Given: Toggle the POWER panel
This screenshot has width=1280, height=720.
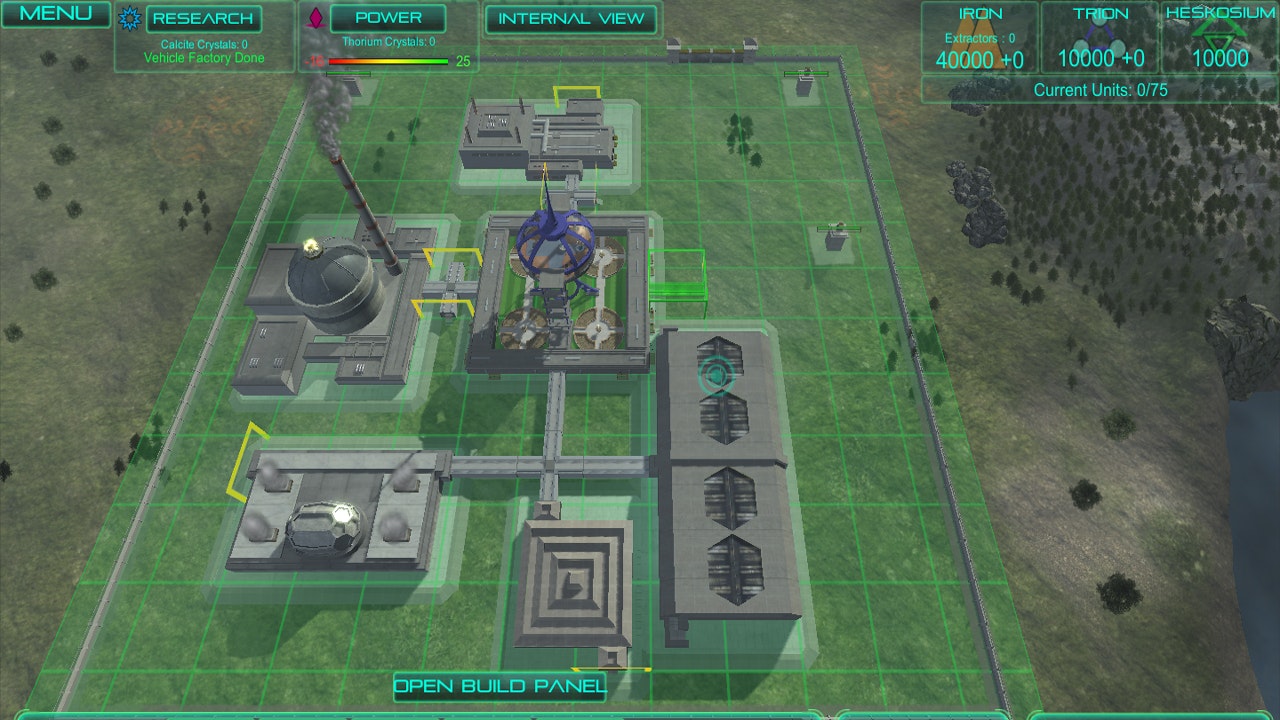Looking at the screenshot, I should (389, 17).
